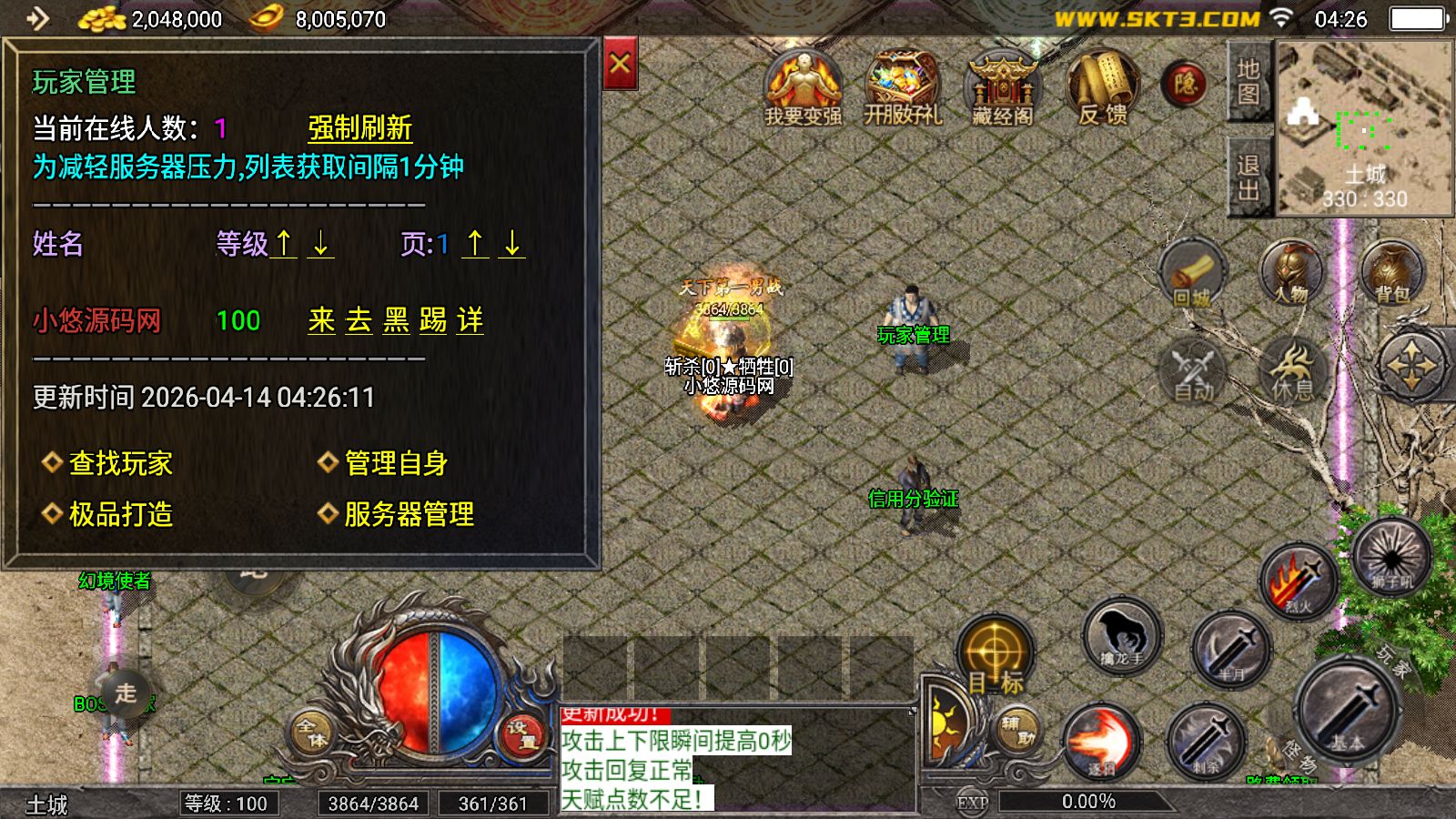This screenshot has height=819, width=1456.
Task: Click the 目标 targeting icon
Action: tap(996, 651)
